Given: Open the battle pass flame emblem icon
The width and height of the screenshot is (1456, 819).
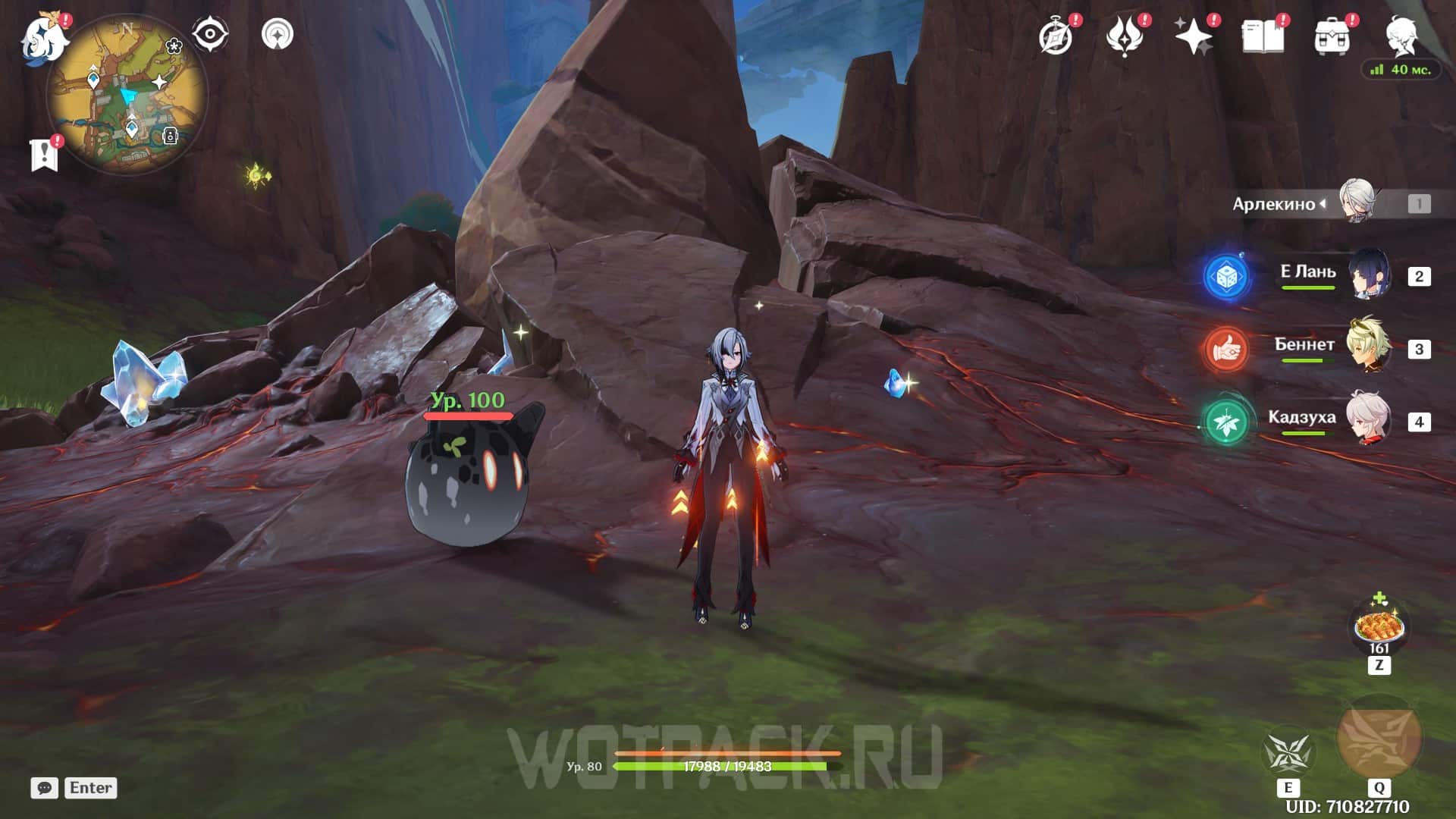Looking at the screenshot, I should pos(1125,36).
